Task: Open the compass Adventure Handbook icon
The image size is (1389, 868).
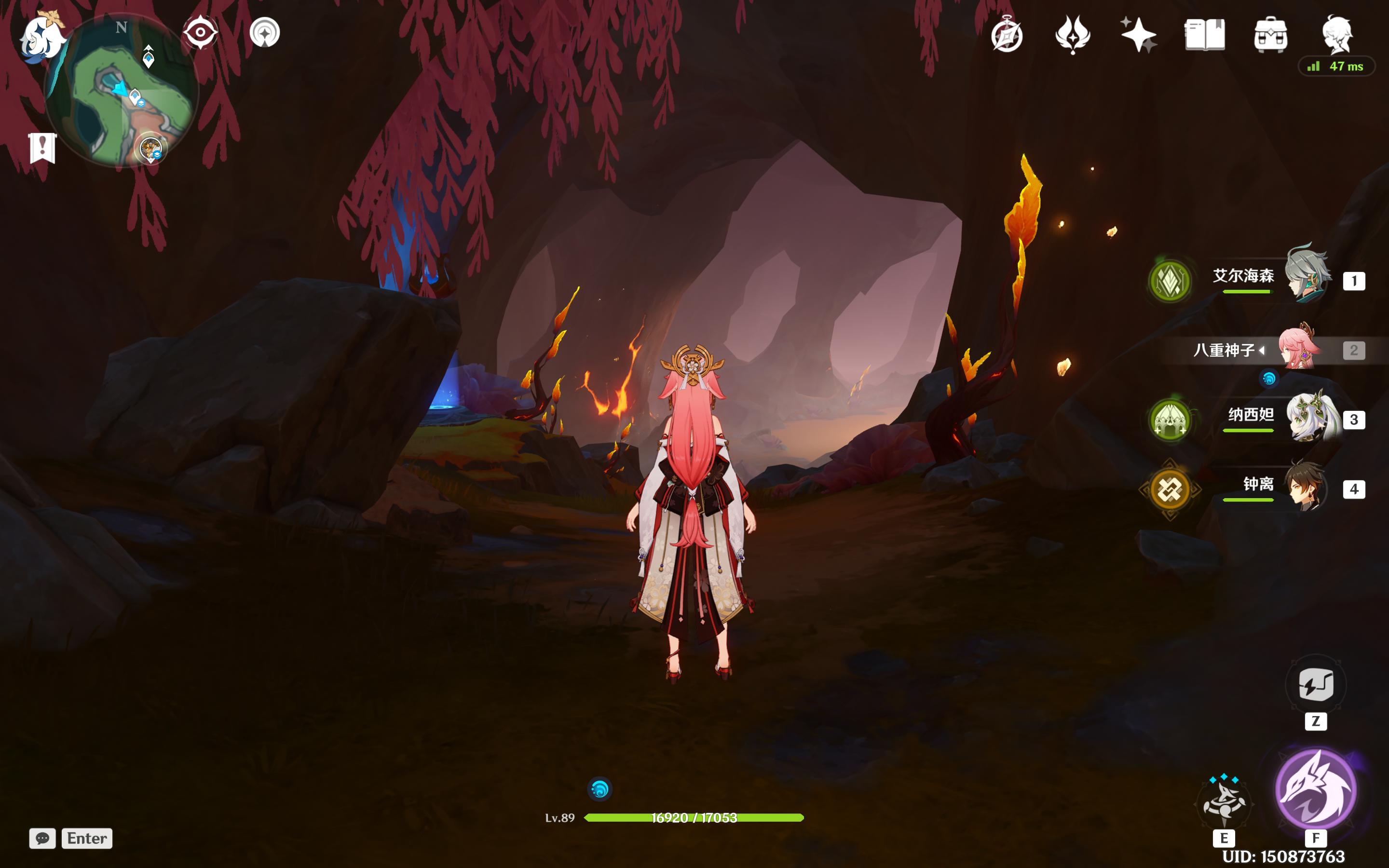Action: pos(1007,36)
